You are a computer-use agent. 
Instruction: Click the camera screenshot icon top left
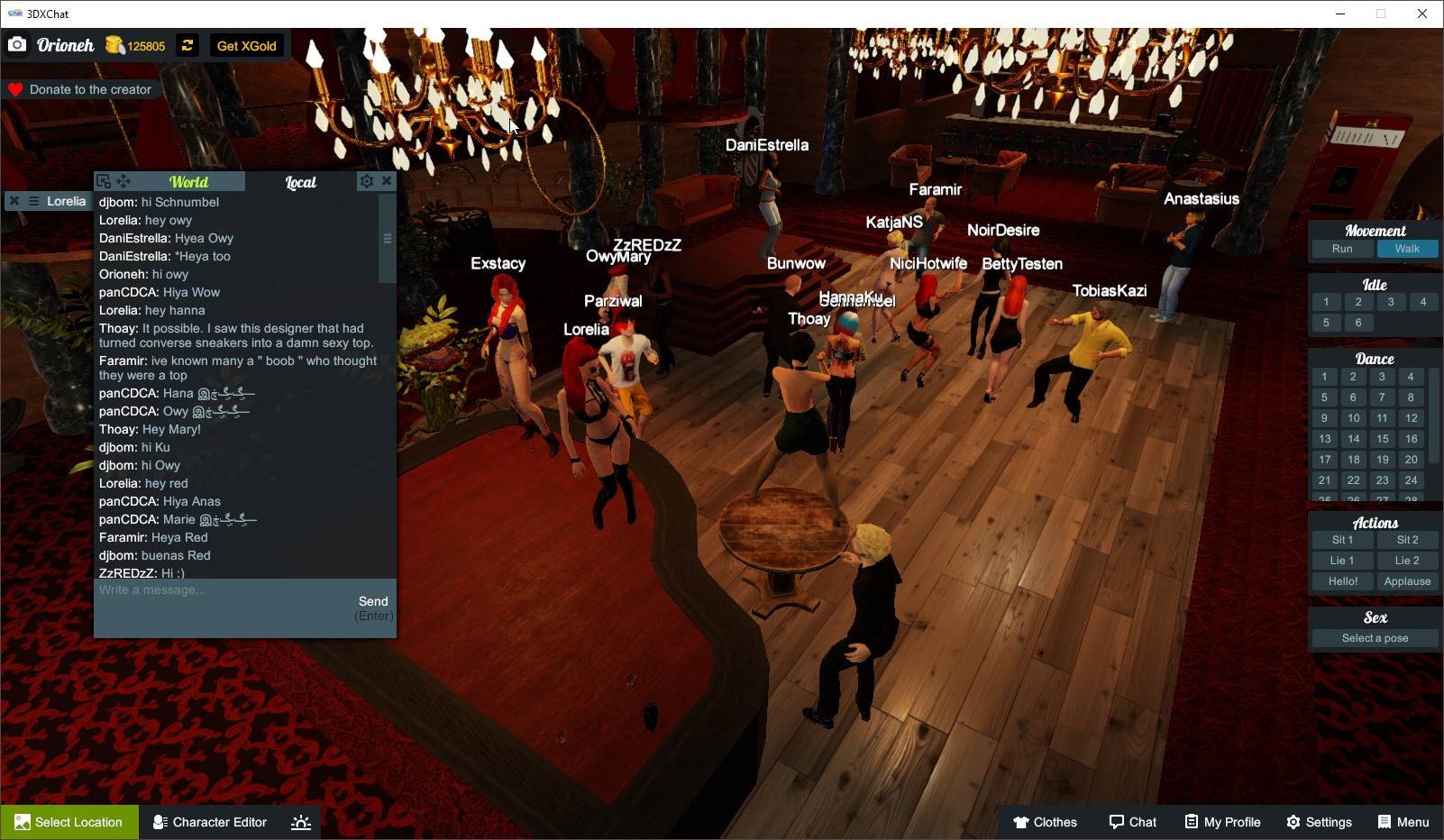tap(16, 43)
